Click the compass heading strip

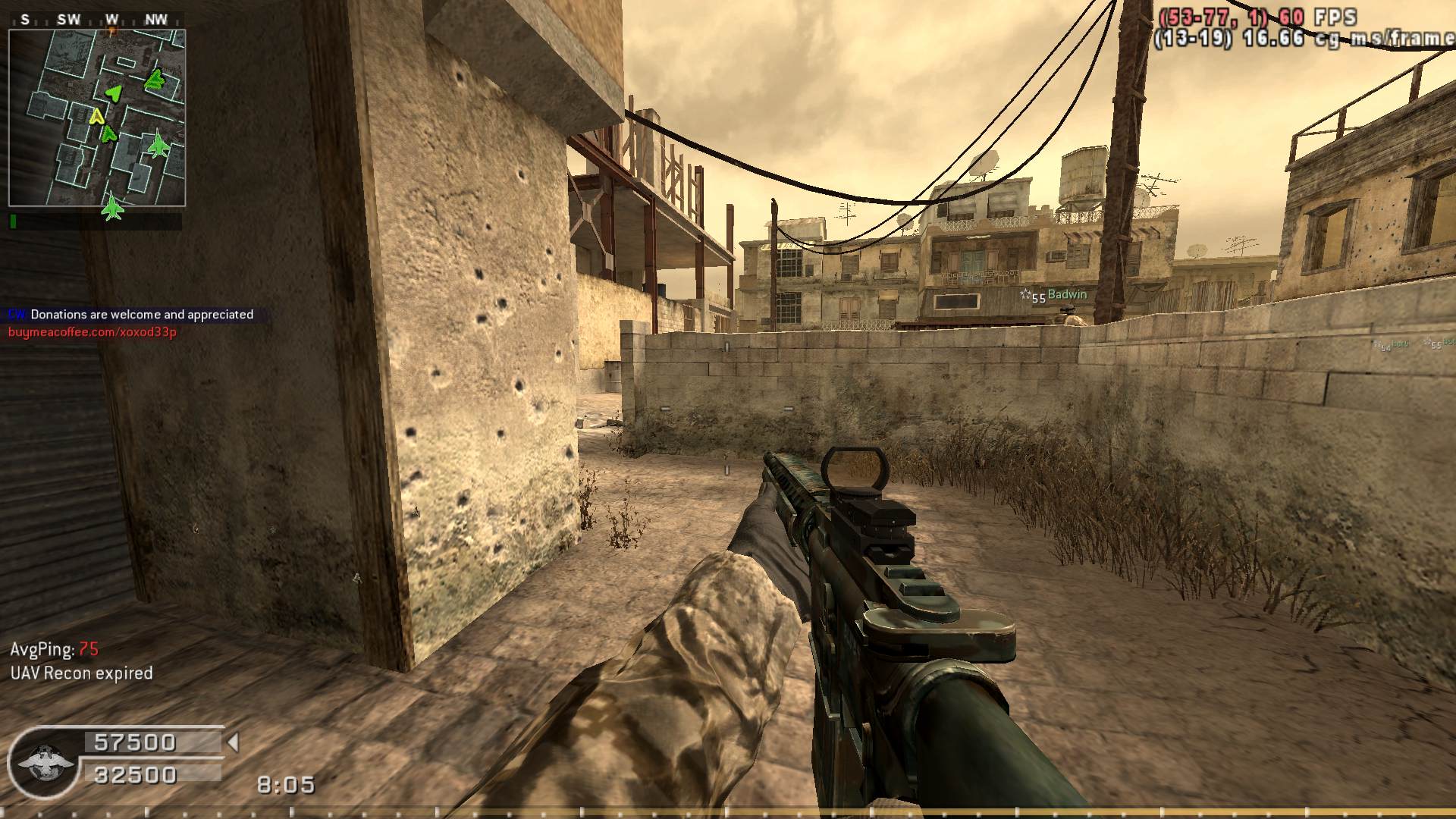coord(96,20)
